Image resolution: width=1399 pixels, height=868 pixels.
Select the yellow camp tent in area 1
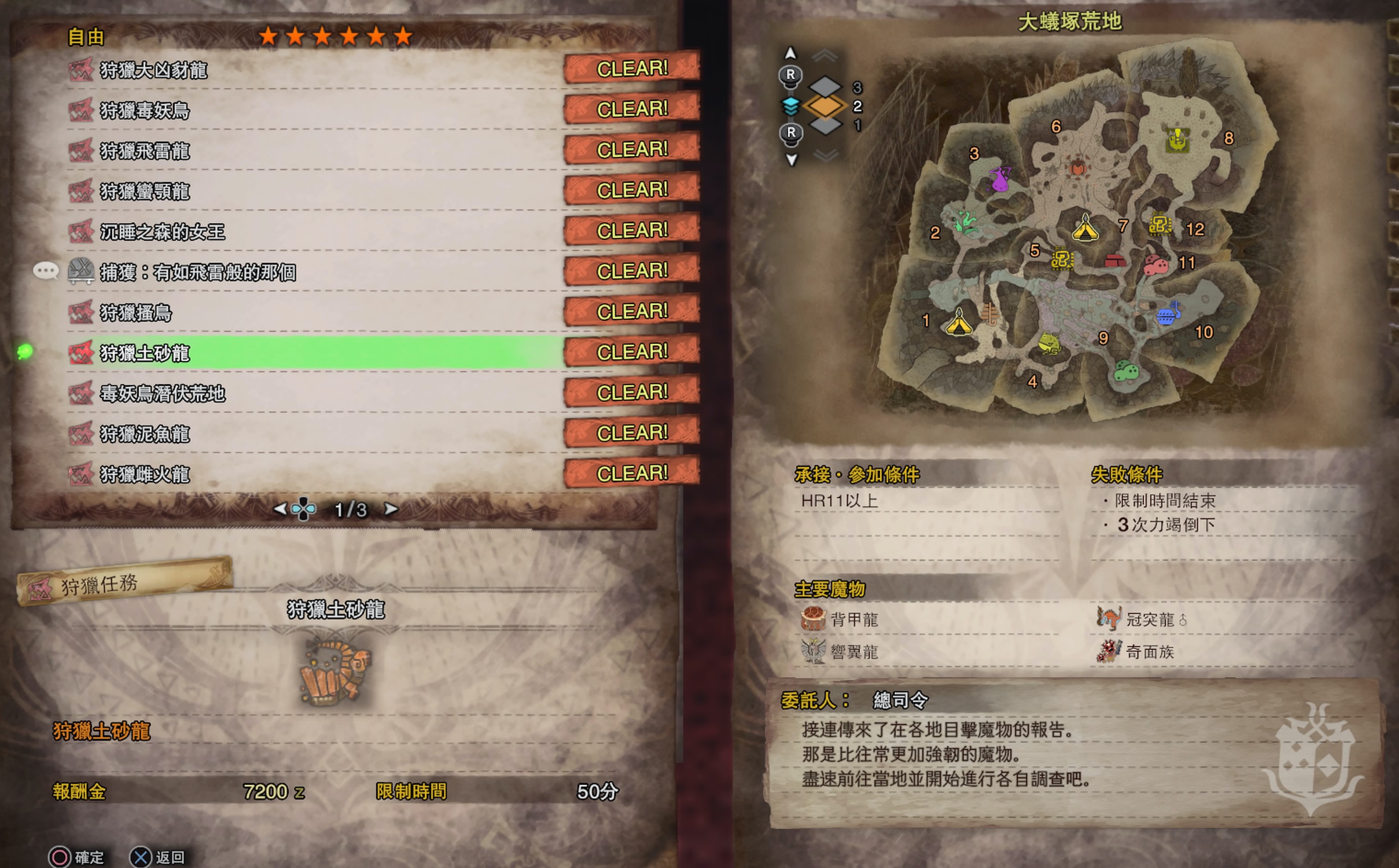959,323
